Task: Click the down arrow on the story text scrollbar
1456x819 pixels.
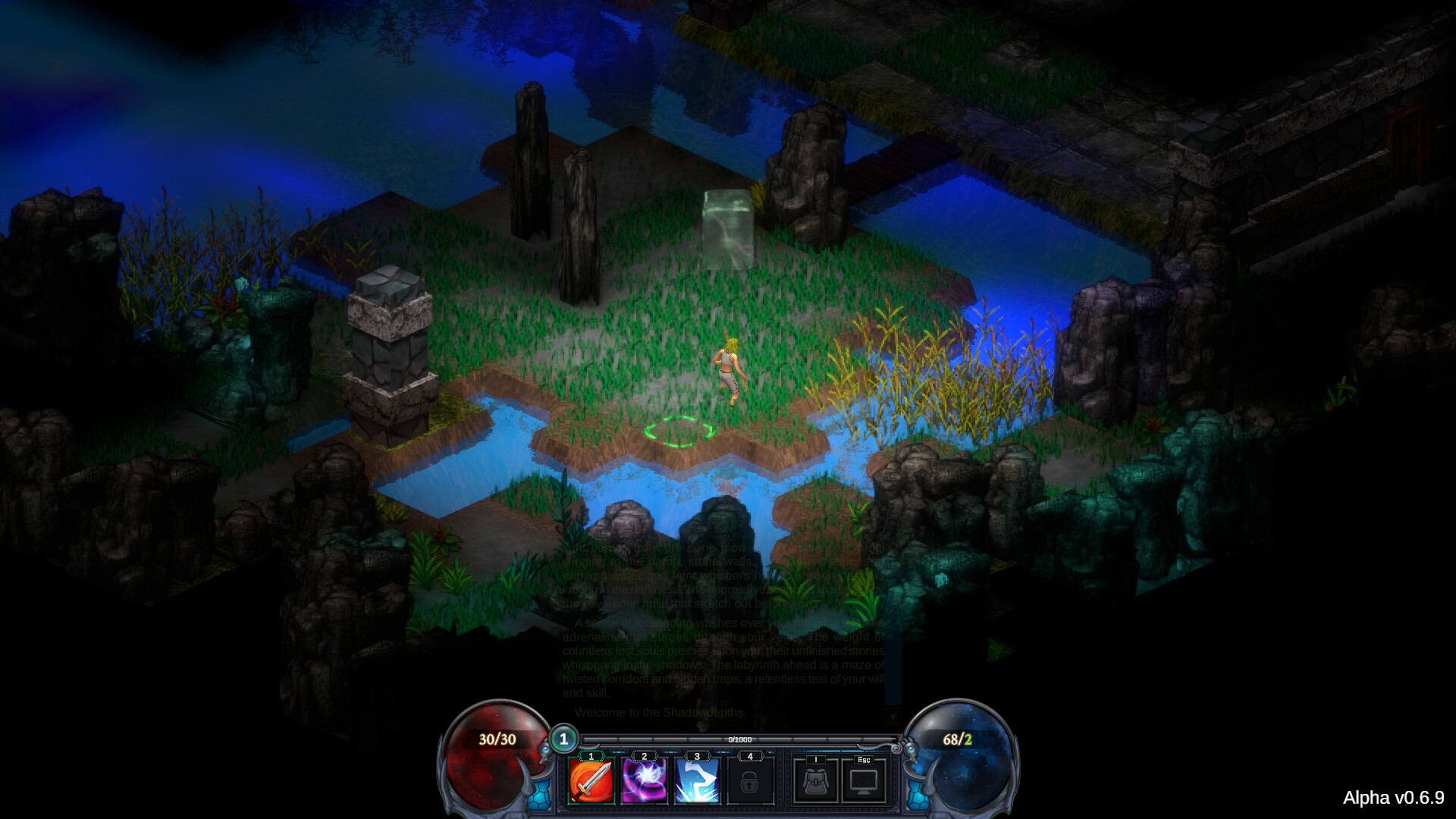Action: pos(892,717)
